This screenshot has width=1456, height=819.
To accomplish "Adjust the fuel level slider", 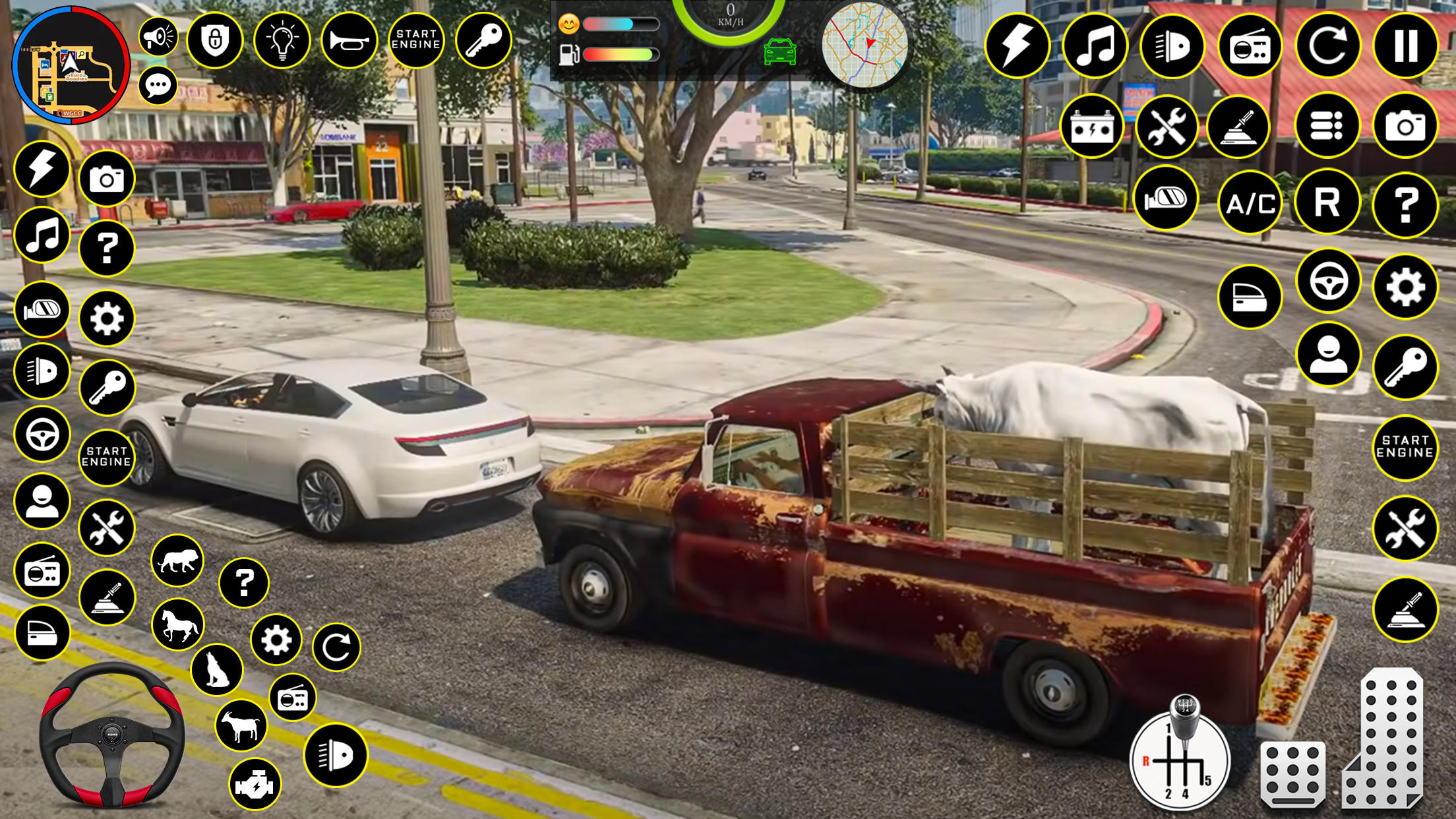I will [x=620, y=54].
